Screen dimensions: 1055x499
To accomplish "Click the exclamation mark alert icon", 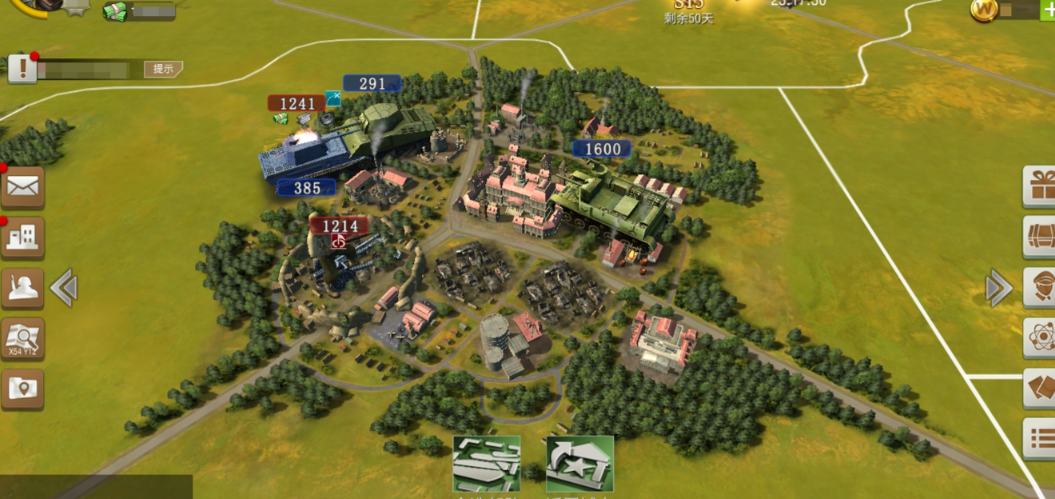I will click(x=22, y=68).
